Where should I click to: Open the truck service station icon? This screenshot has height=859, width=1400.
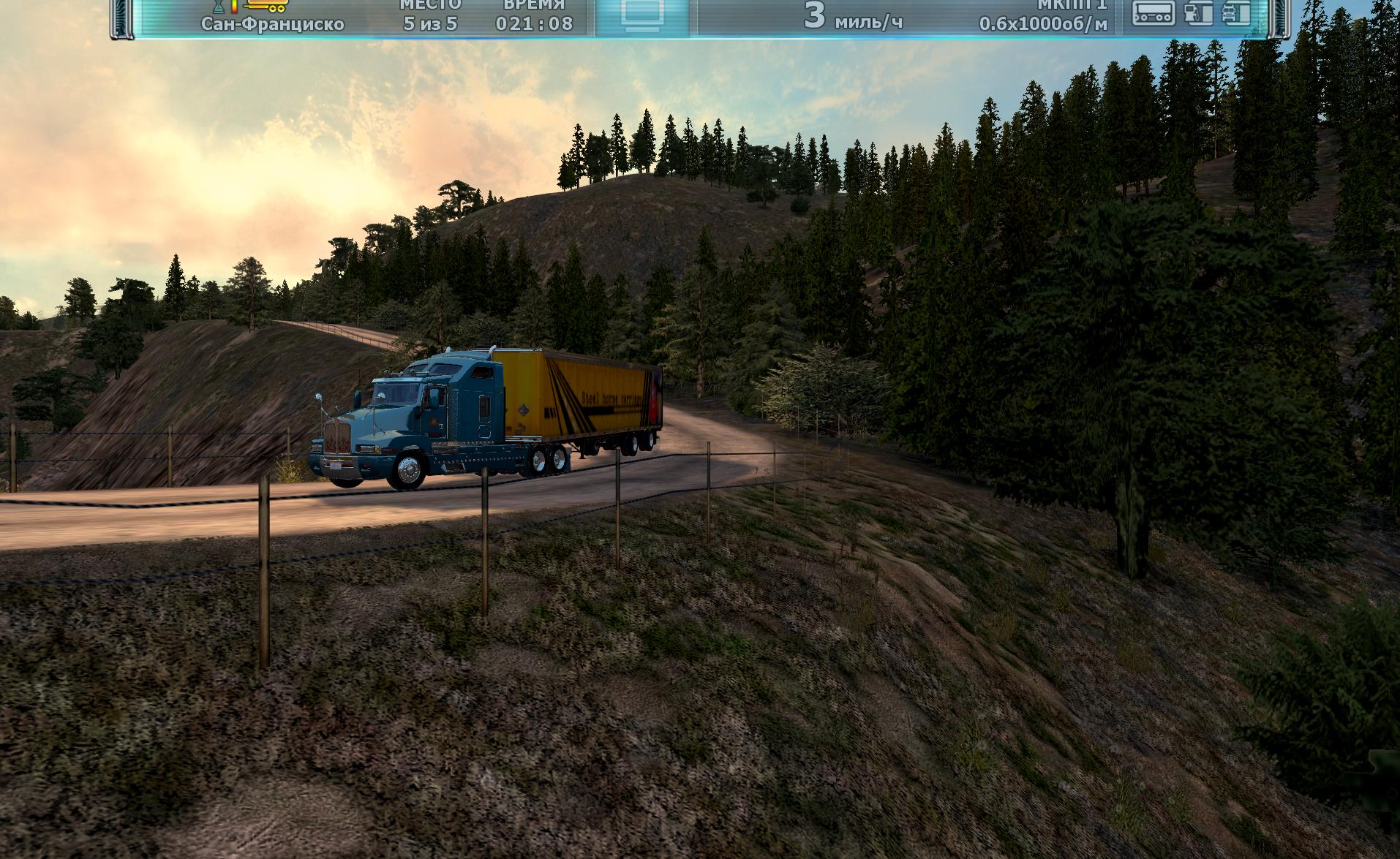(1236, 13)
